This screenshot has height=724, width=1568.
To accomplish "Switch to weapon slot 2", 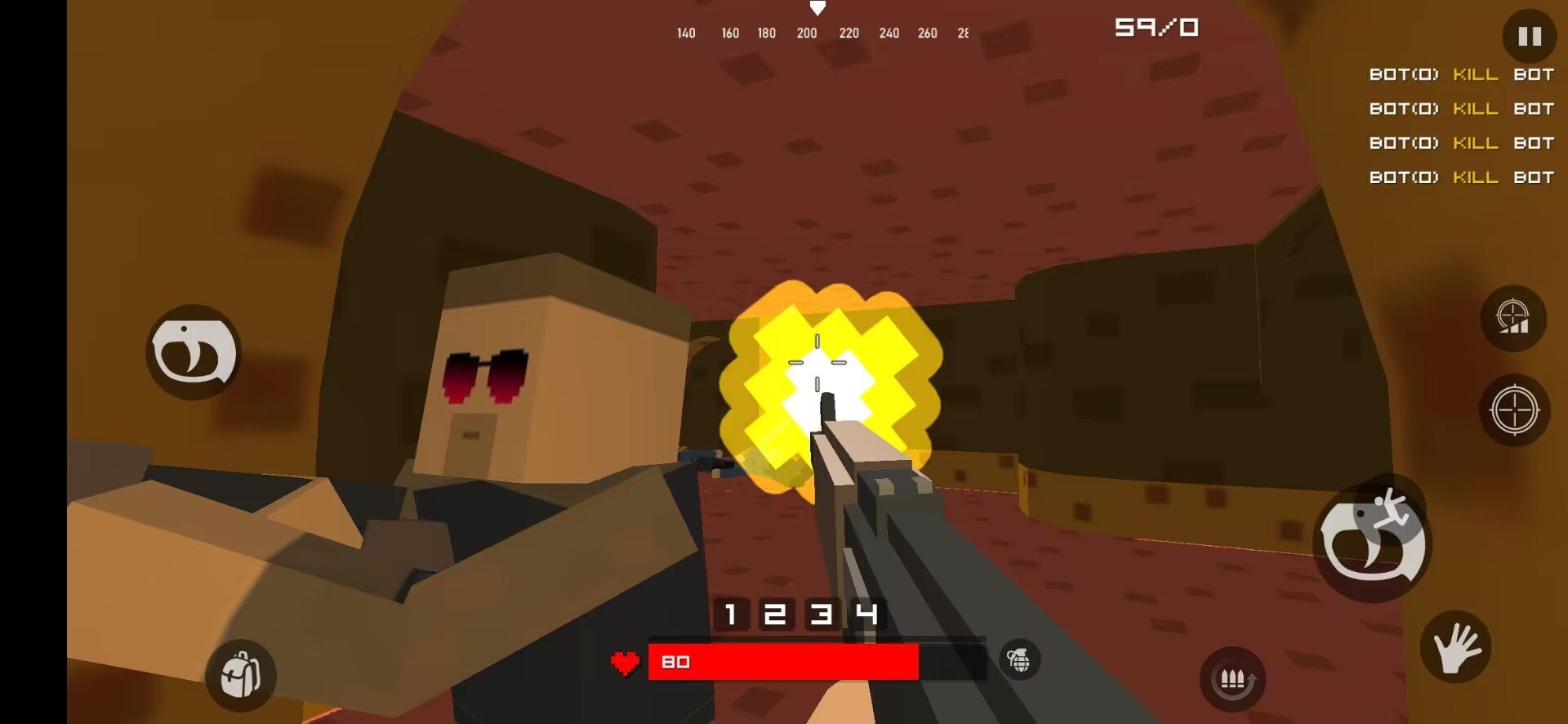I will pos(775,614).
